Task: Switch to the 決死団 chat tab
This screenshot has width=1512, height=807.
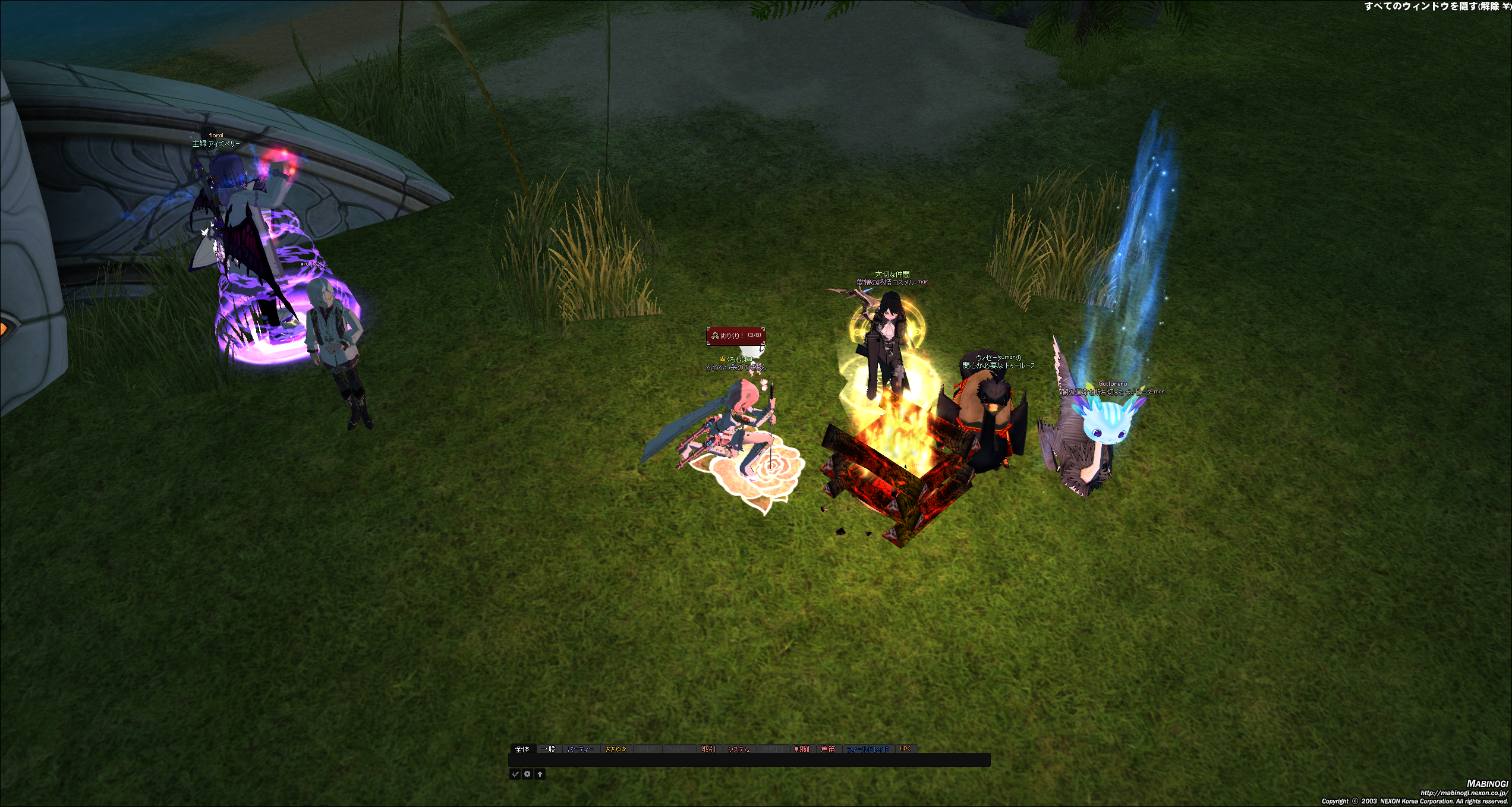Action: pyautogui.click(x=773, y=749)
